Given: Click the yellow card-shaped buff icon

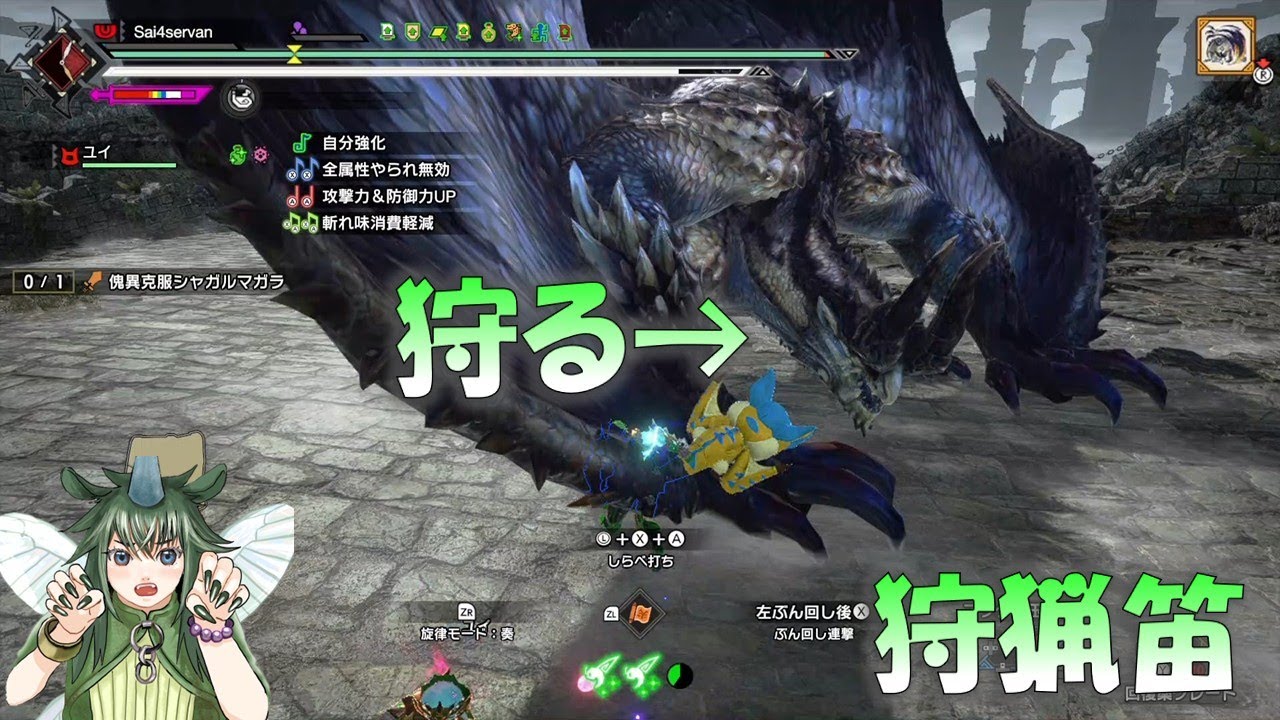Looking at the screenshot, I should point(438,32).
